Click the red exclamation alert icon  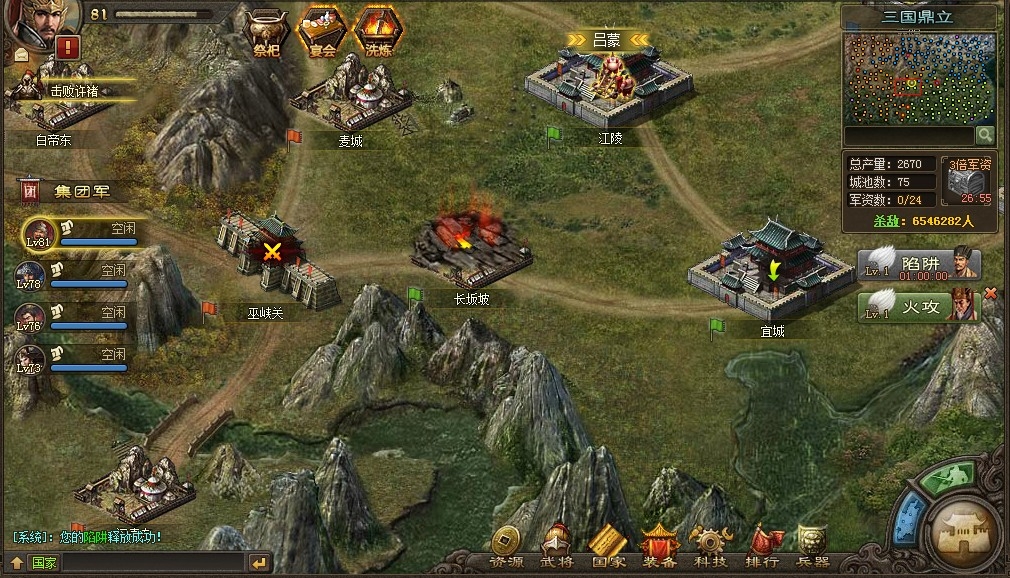tap(68, 46)
